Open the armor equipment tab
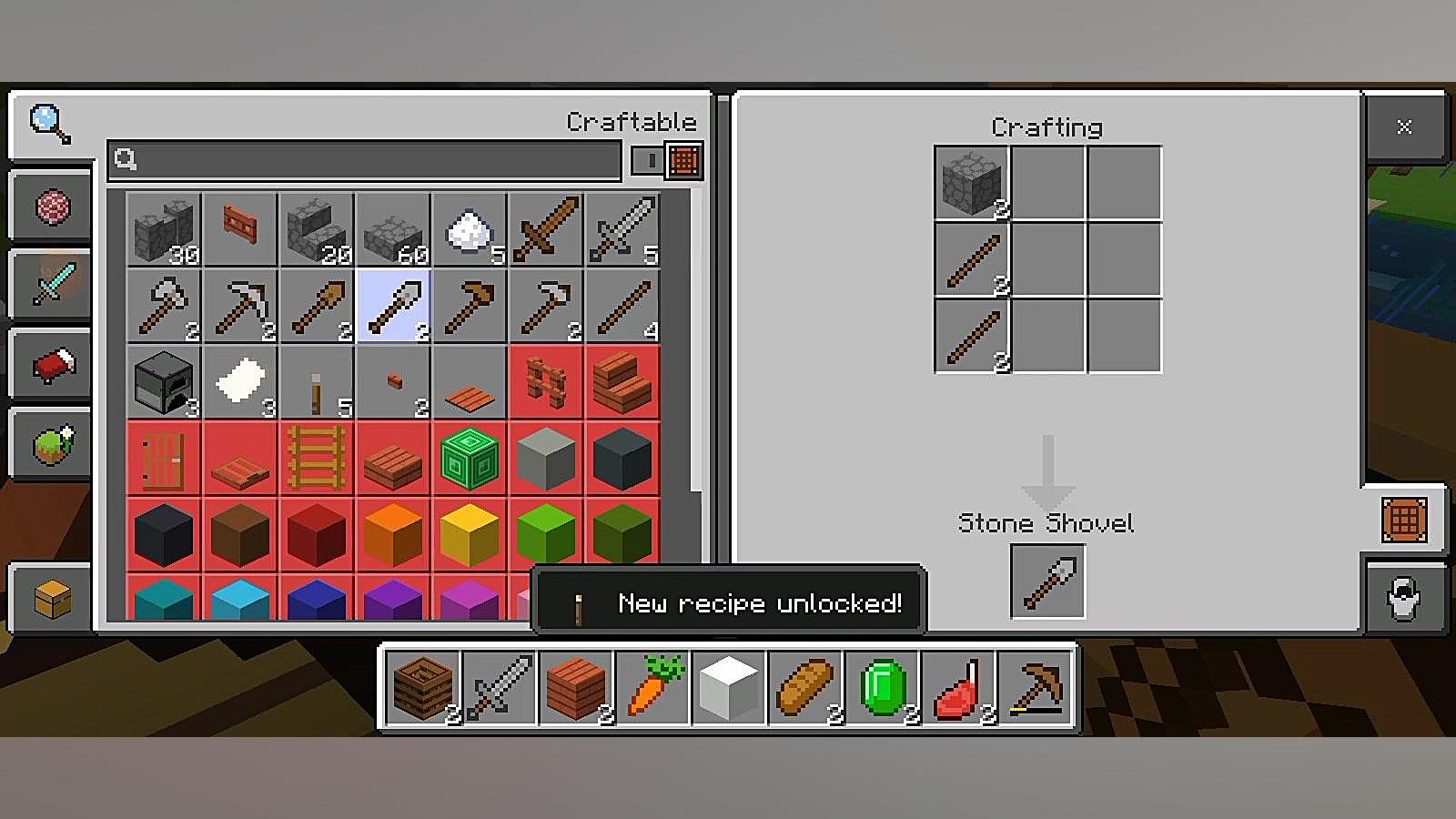 [x=1403, y=599]
